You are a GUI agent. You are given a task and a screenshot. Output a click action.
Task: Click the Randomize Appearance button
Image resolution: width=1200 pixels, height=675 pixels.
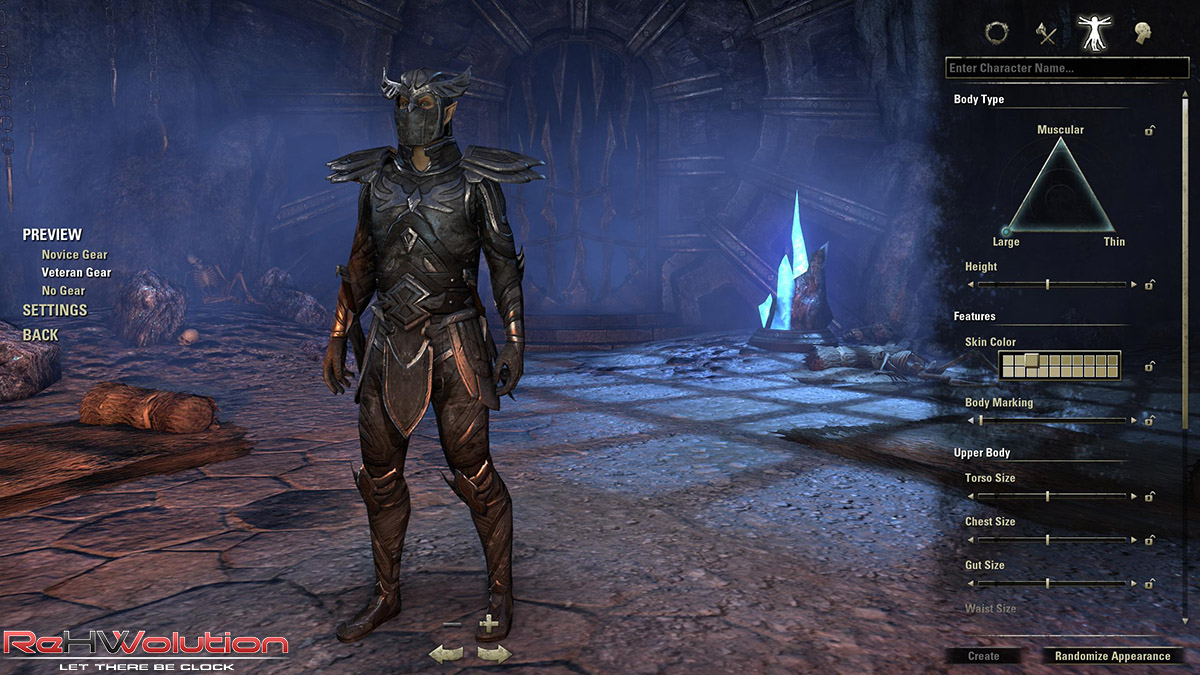point(1112,656)
